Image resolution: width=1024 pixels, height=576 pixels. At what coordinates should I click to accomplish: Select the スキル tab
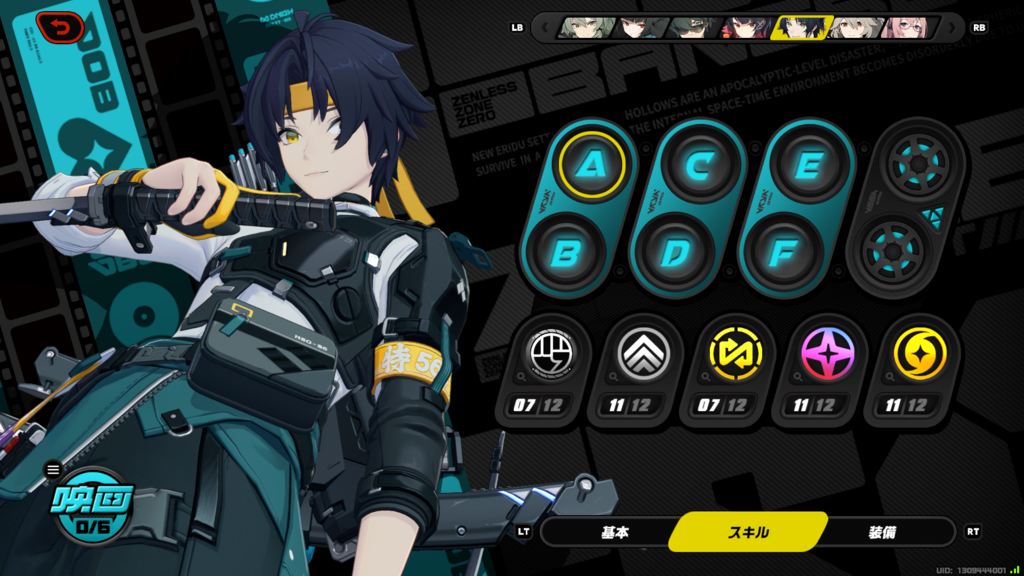click(748, 532)
